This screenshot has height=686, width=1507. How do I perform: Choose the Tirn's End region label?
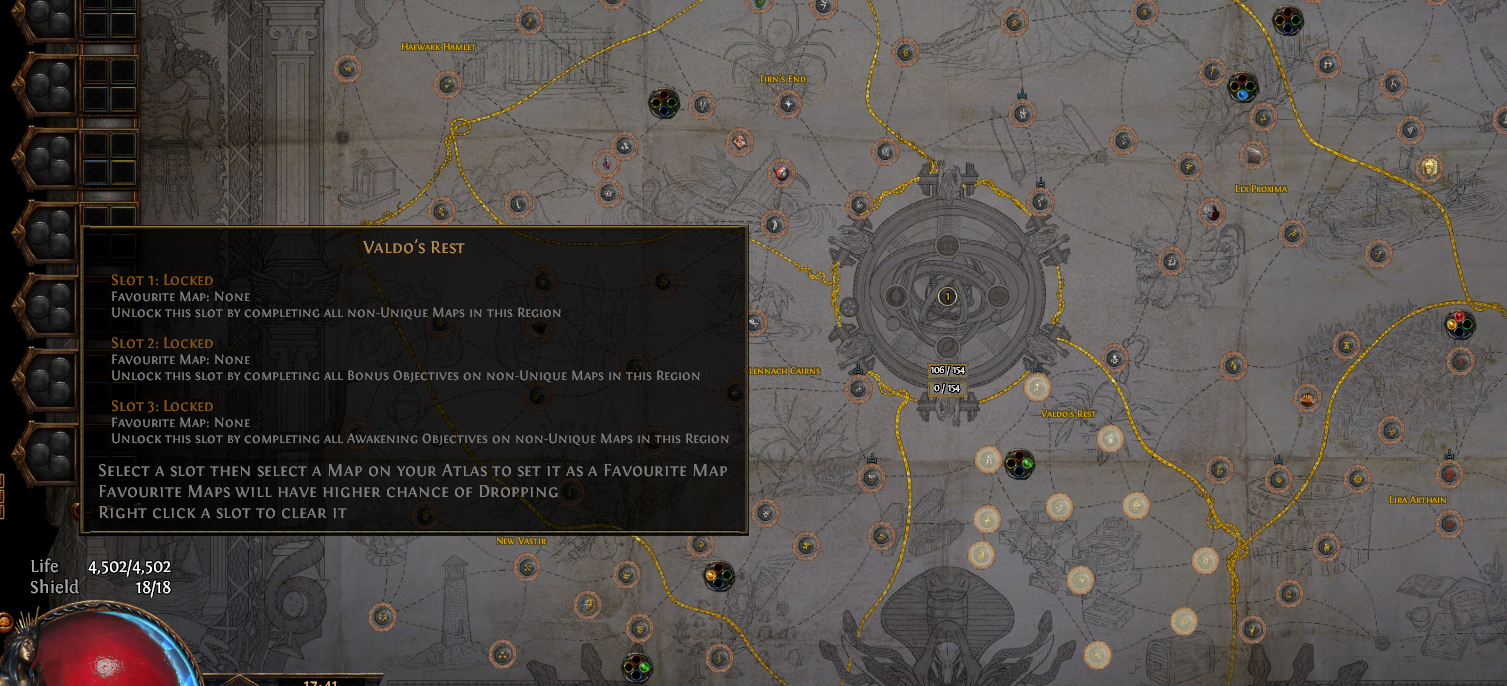click(x=782, y=79)
